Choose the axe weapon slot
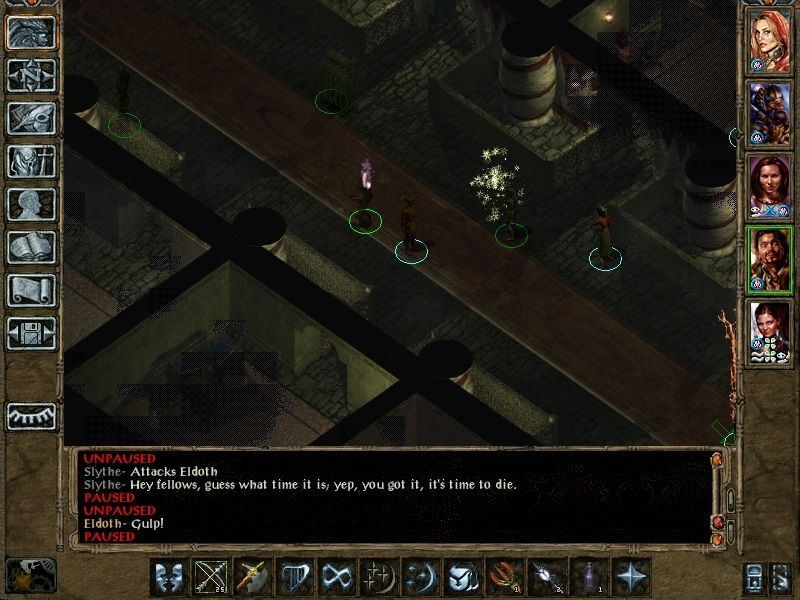 (252, 578)
